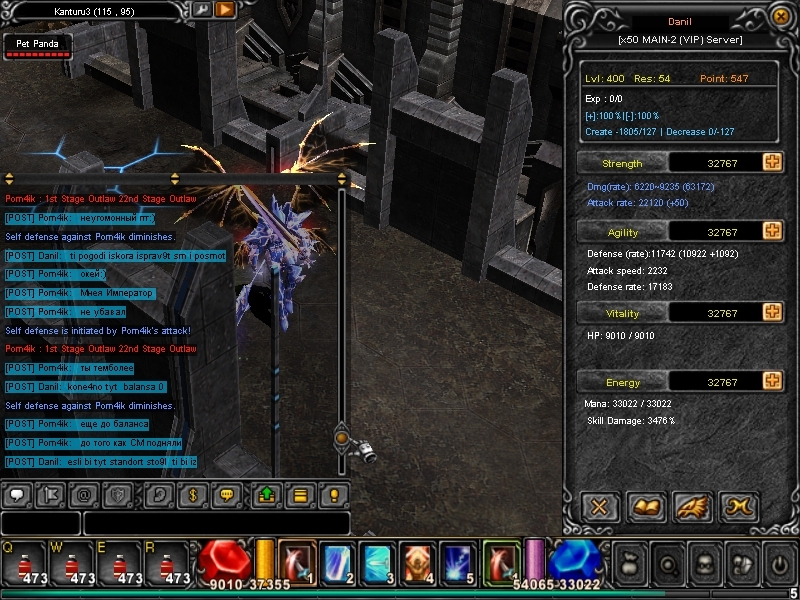This screenshot has width=800, height=600.
Task: Select skill slot number 2
Action: 336,562
